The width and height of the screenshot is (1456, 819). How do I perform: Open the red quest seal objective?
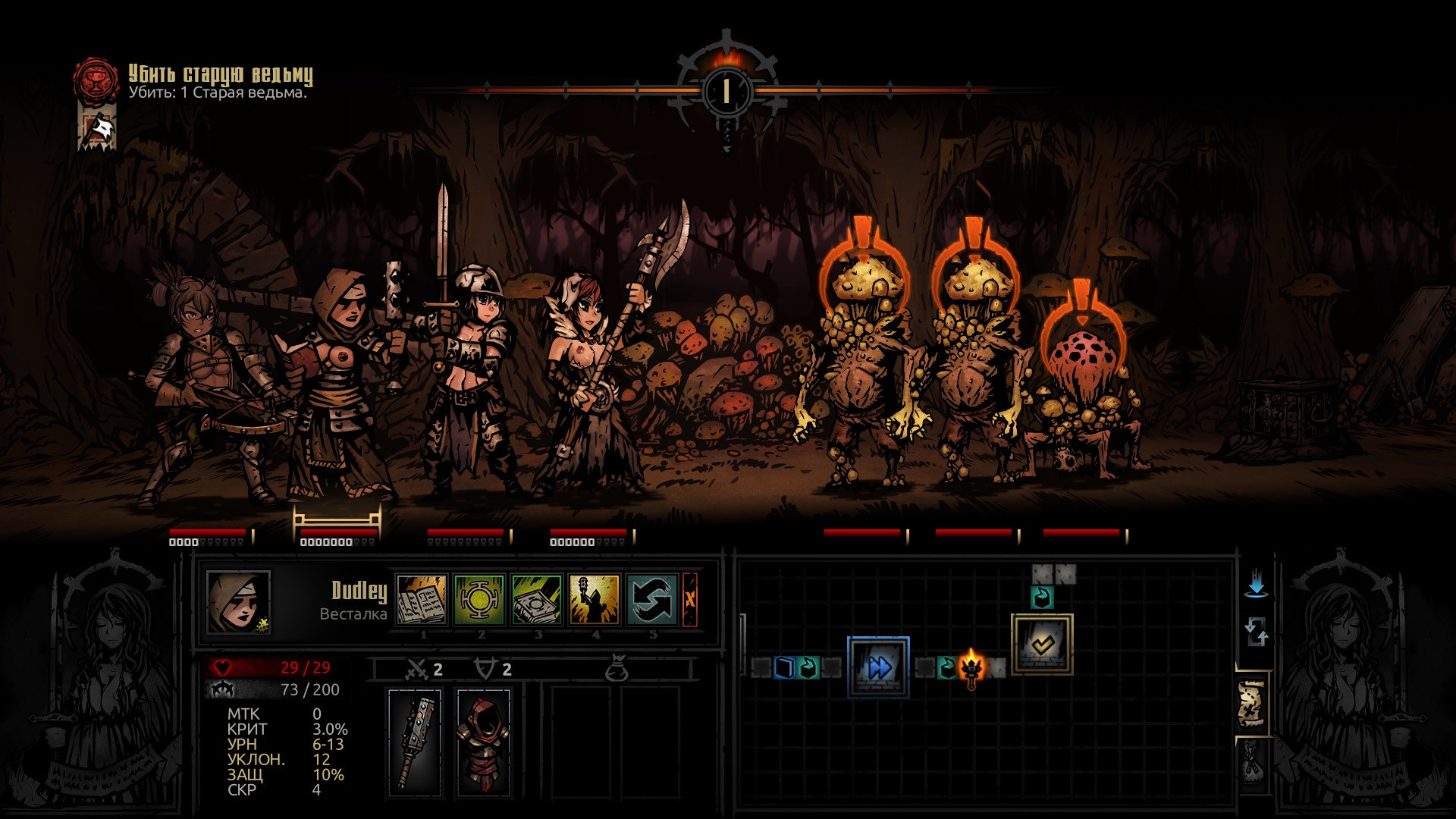click(96, 80)
